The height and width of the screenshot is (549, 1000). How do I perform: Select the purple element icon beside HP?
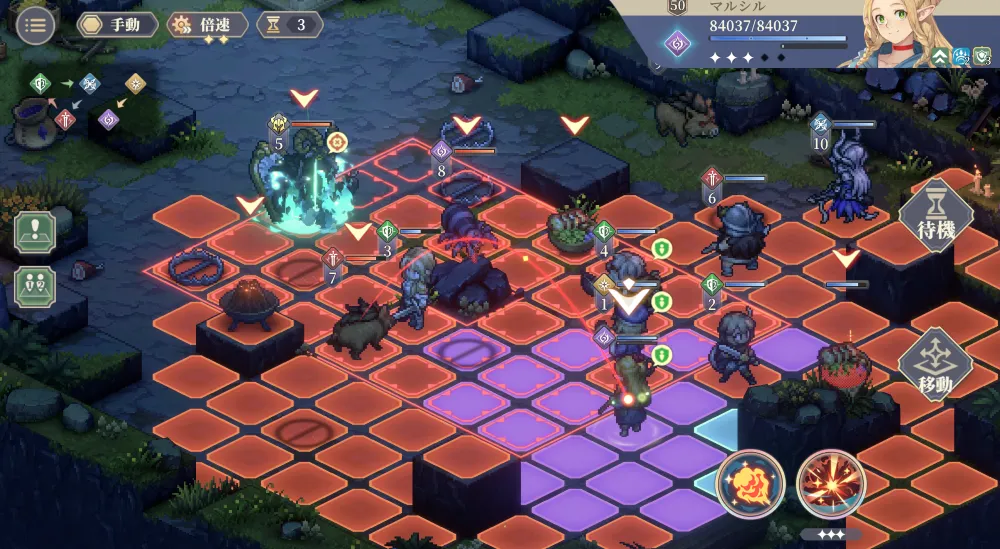(677, 43)
